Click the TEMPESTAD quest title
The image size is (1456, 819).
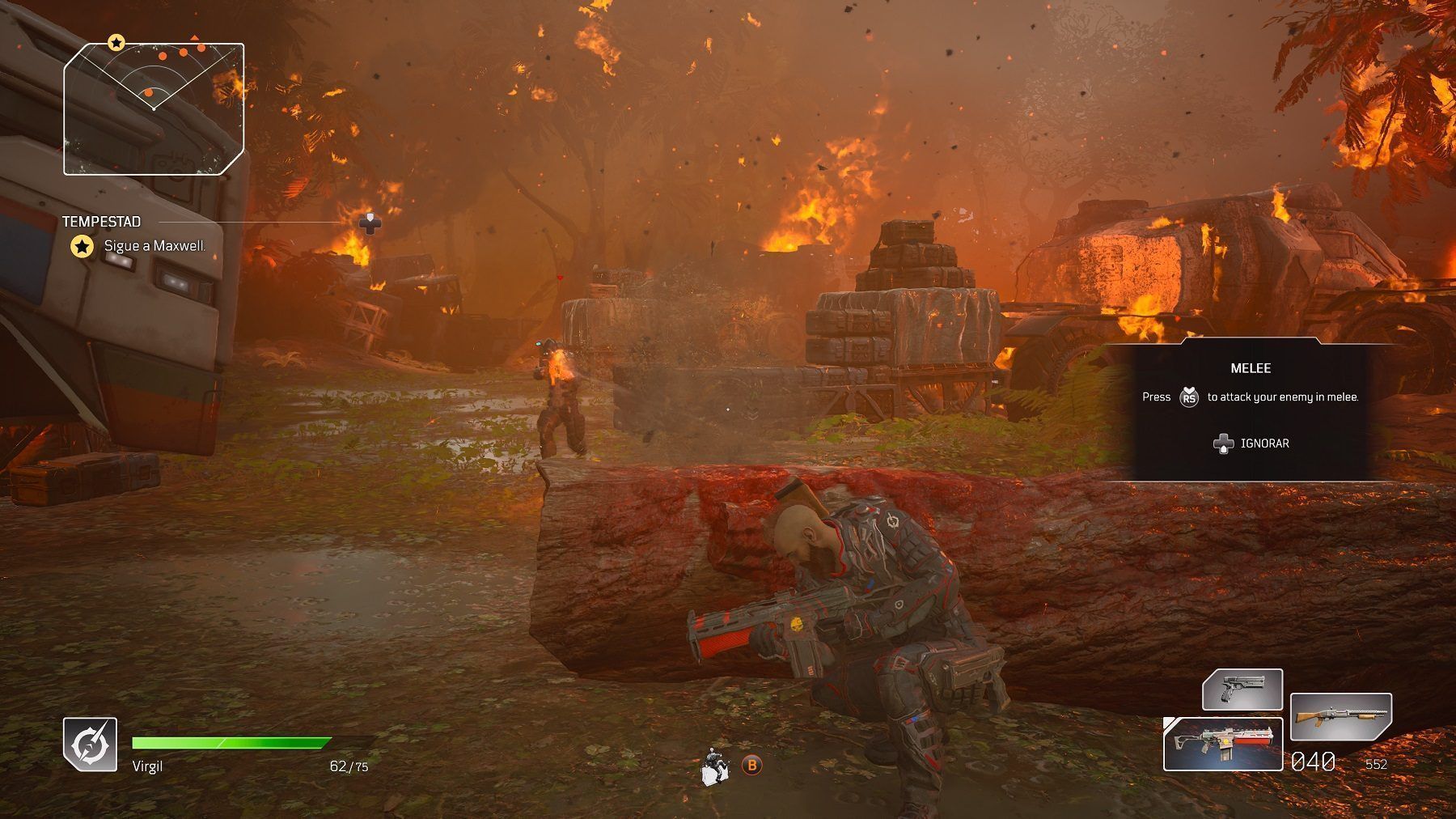point(101,222)
